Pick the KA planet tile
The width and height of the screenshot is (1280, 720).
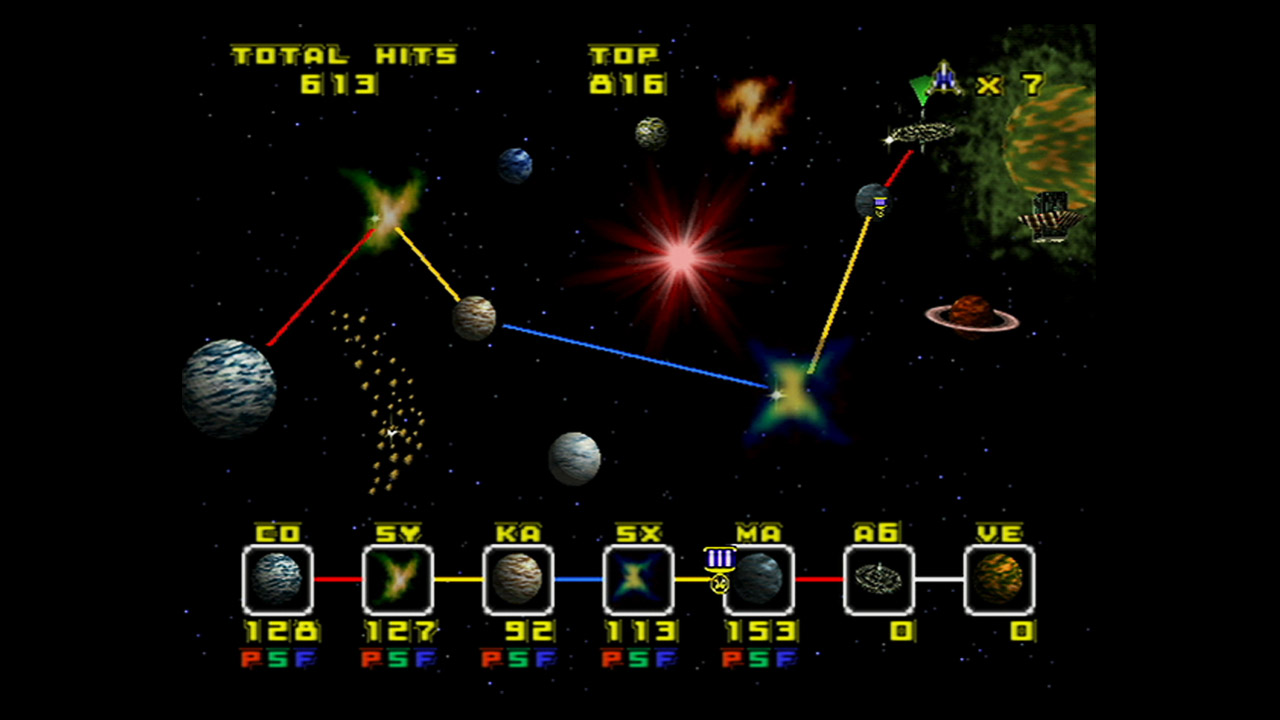click(x=518, y=580)
